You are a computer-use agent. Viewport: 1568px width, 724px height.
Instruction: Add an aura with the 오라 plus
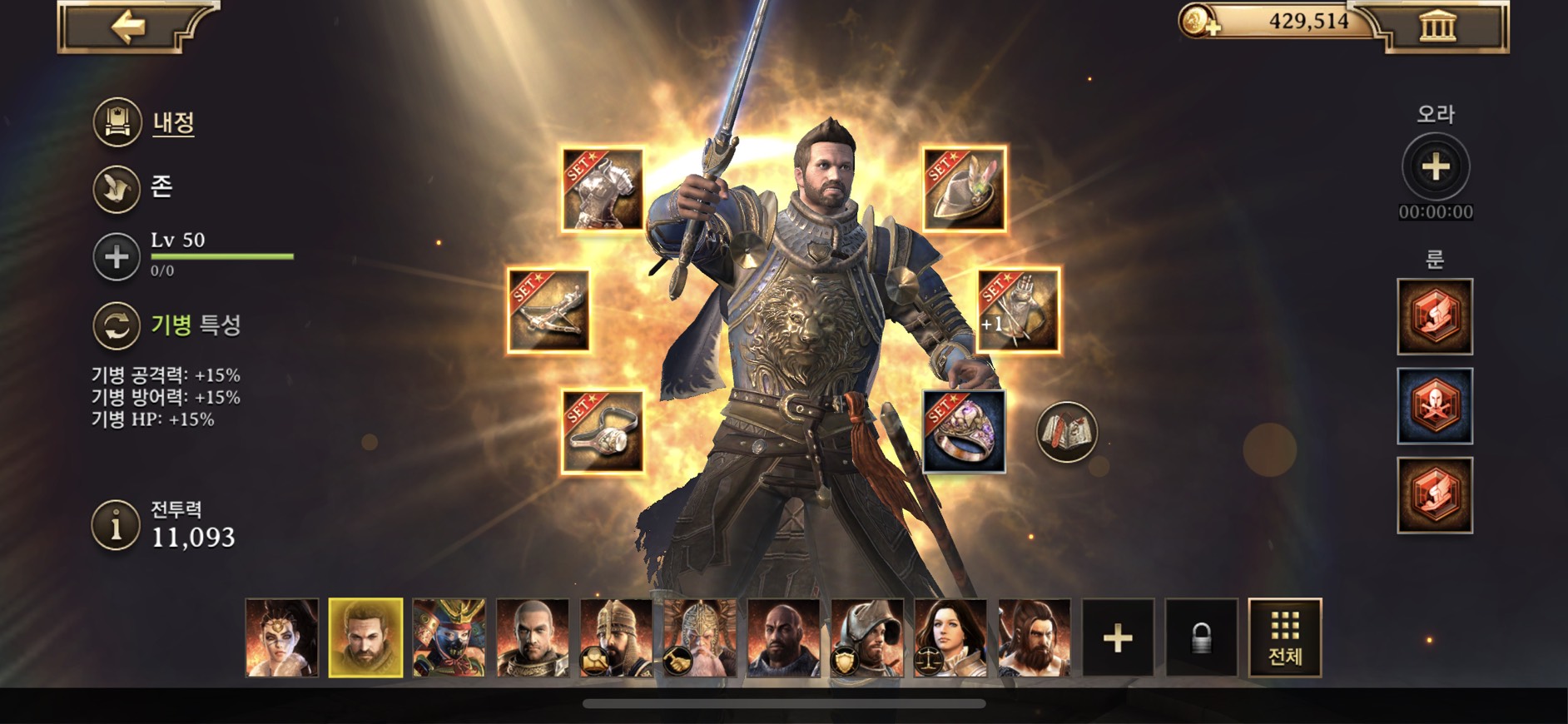click(1436, 167)
